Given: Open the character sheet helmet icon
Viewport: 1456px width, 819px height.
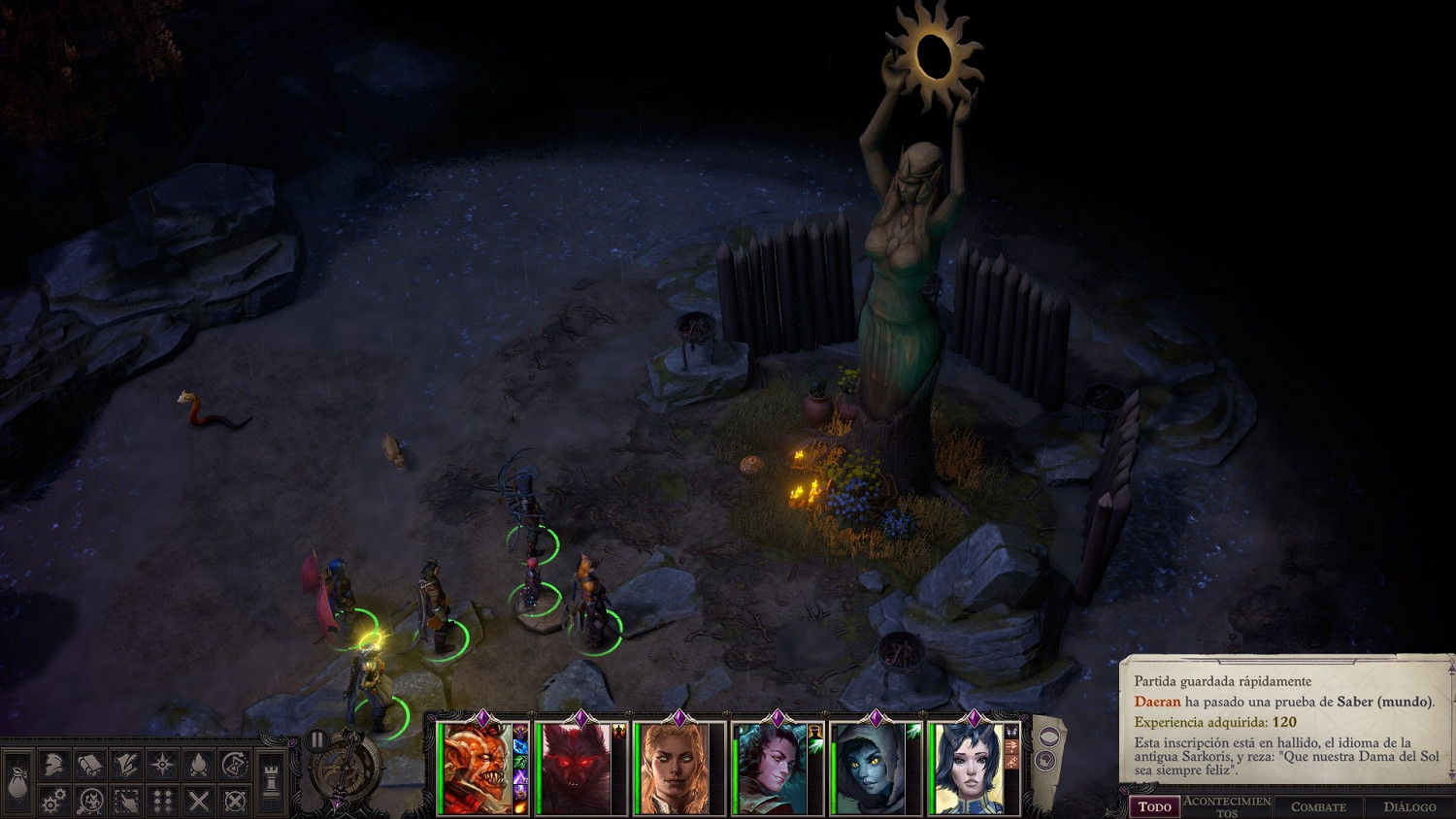Looking at the screenshot, I should point(53,765).
